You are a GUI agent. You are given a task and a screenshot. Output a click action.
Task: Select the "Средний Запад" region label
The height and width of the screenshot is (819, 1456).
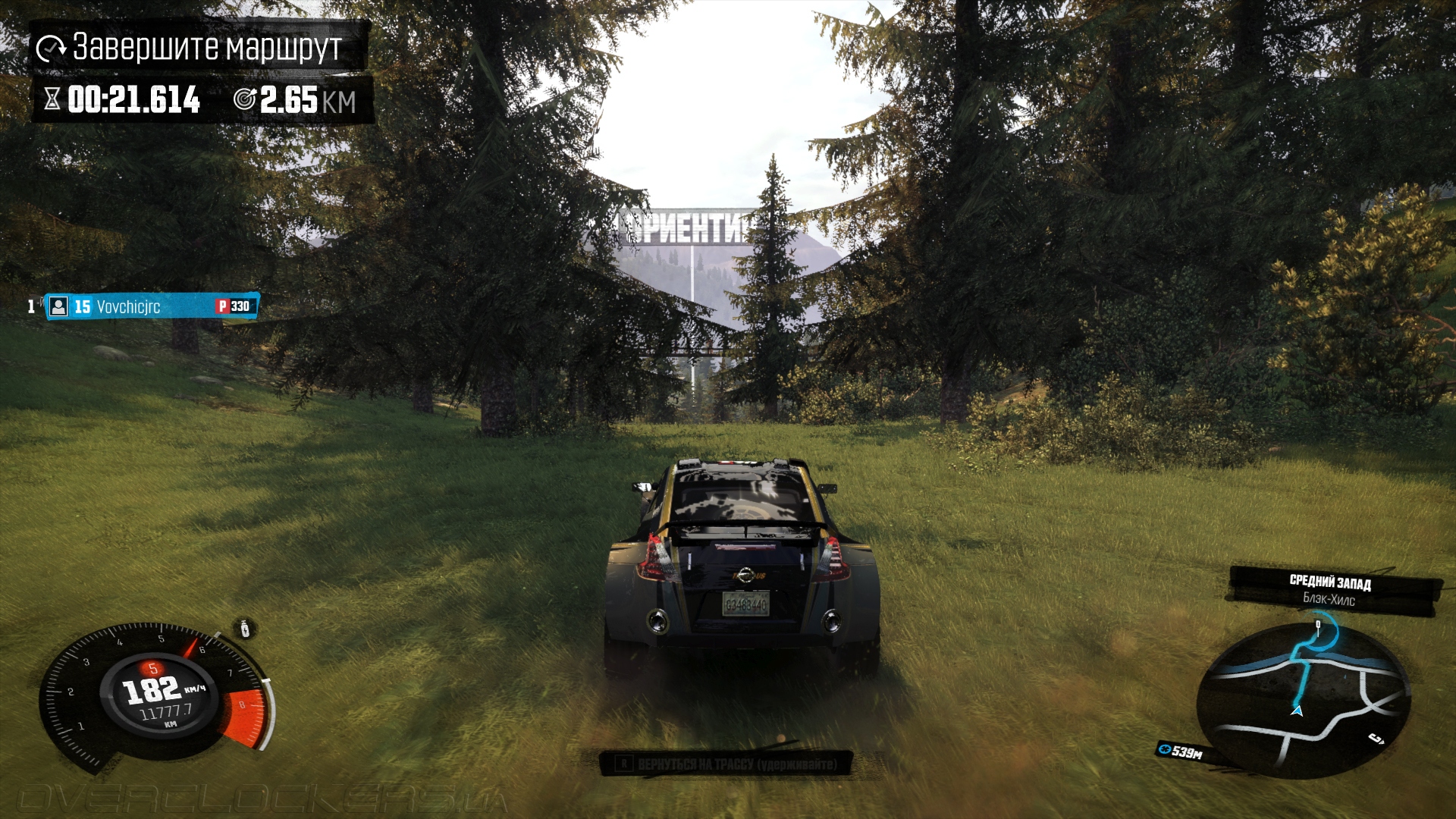point(1330,582)
